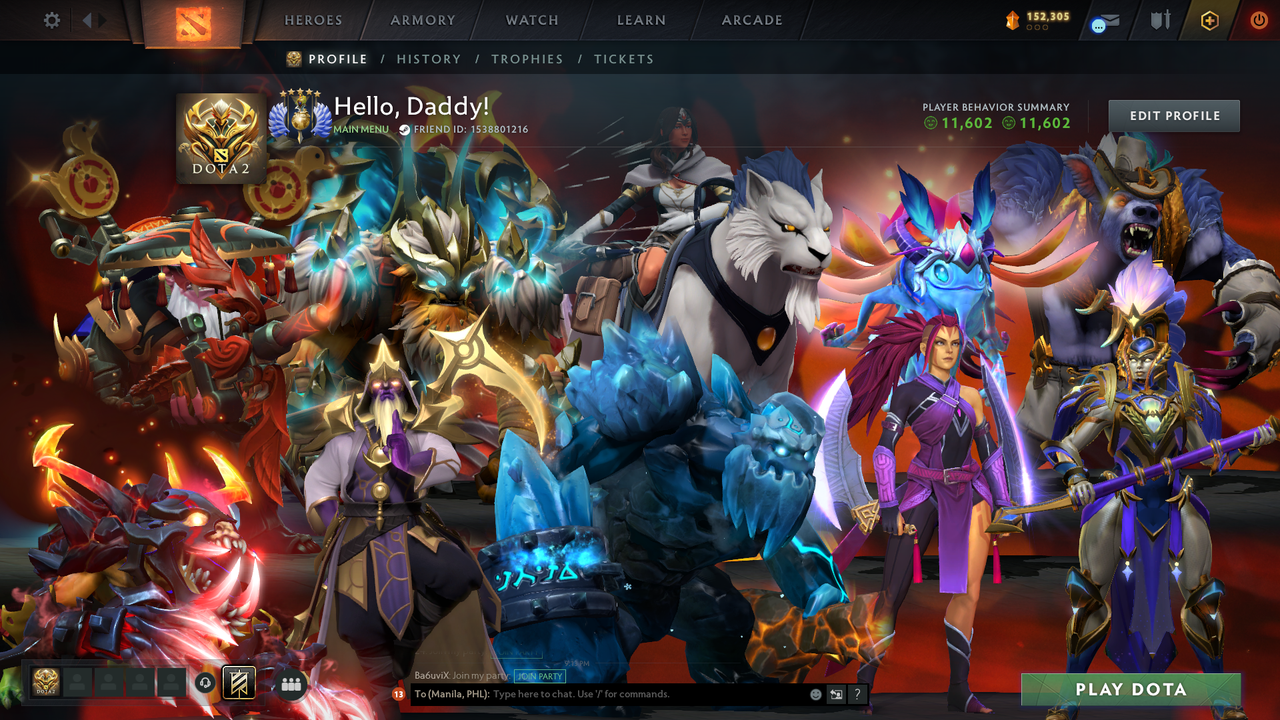Viewport: 1280px width, 720px height.
Task: Click the shards currency gem icon
Action: pos(1013,17)
